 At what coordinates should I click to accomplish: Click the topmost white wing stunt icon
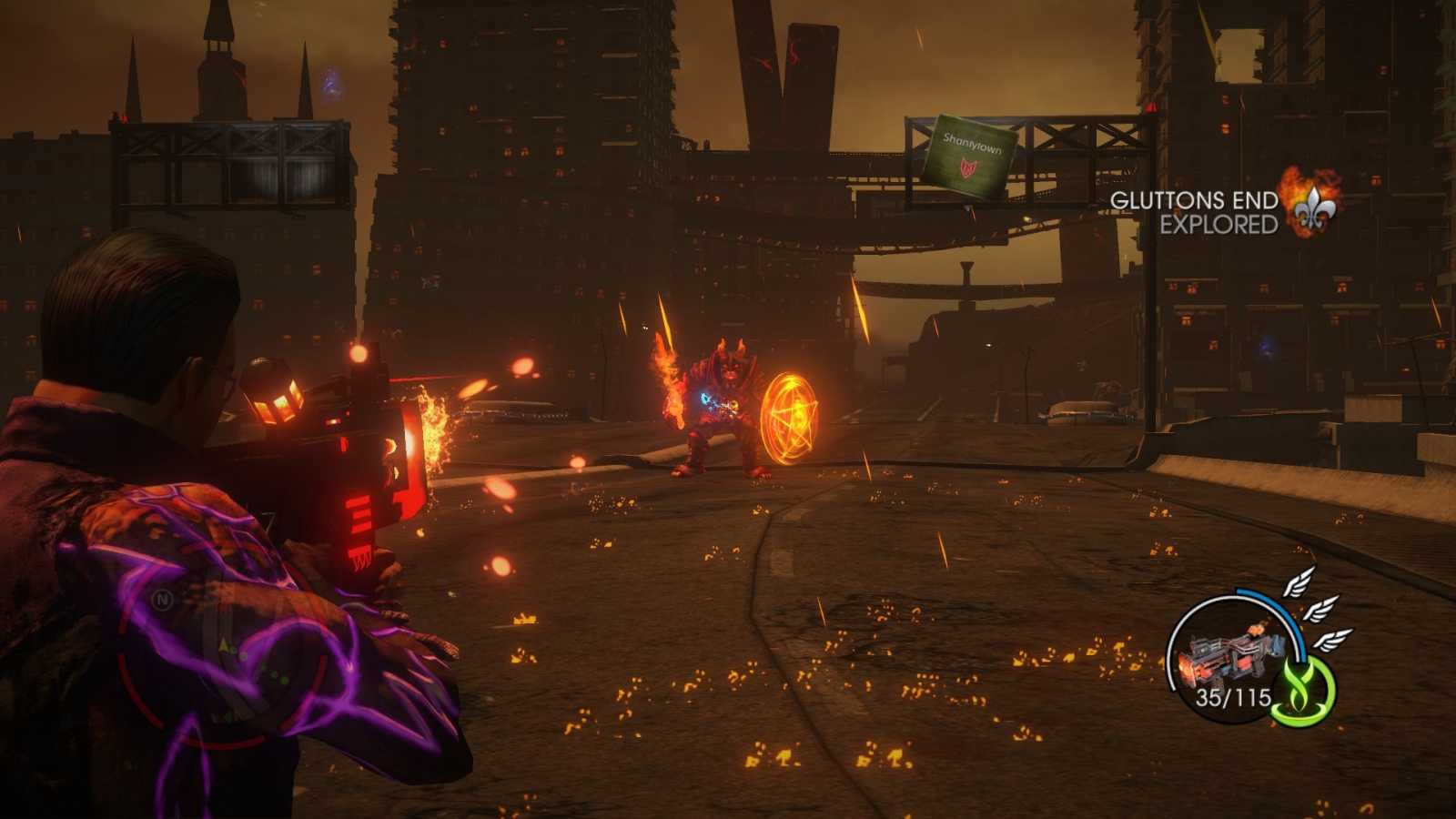coord(1297,582)
